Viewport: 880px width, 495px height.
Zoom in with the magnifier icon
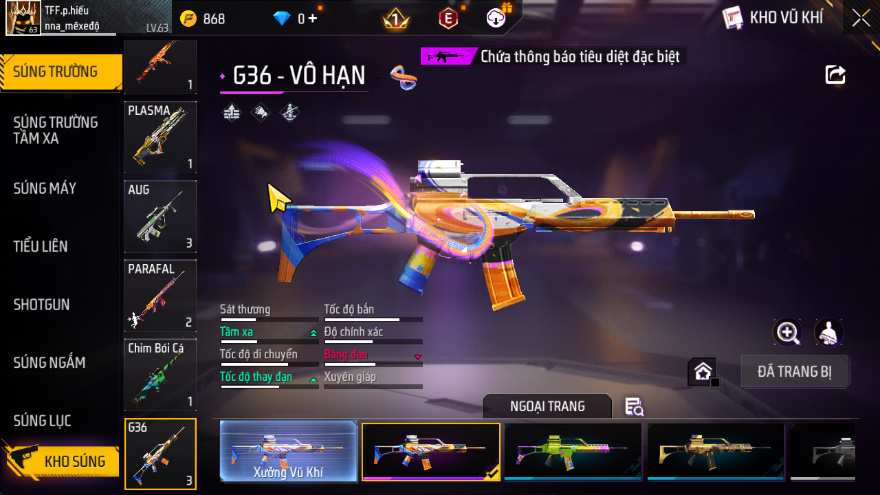point(788,333)
